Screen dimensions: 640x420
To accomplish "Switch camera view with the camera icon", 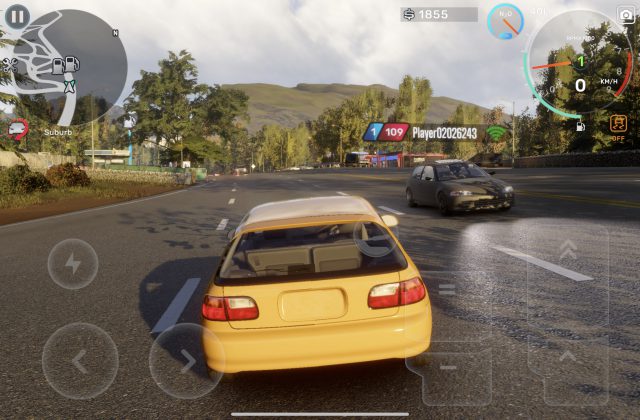I will (x=626, y=14).
